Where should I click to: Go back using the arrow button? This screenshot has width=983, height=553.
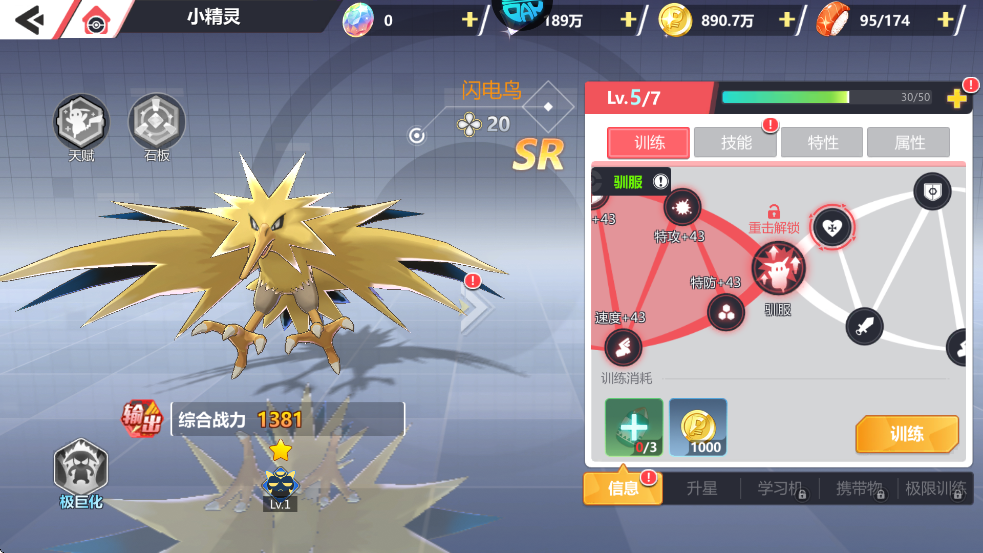point(31,18)
